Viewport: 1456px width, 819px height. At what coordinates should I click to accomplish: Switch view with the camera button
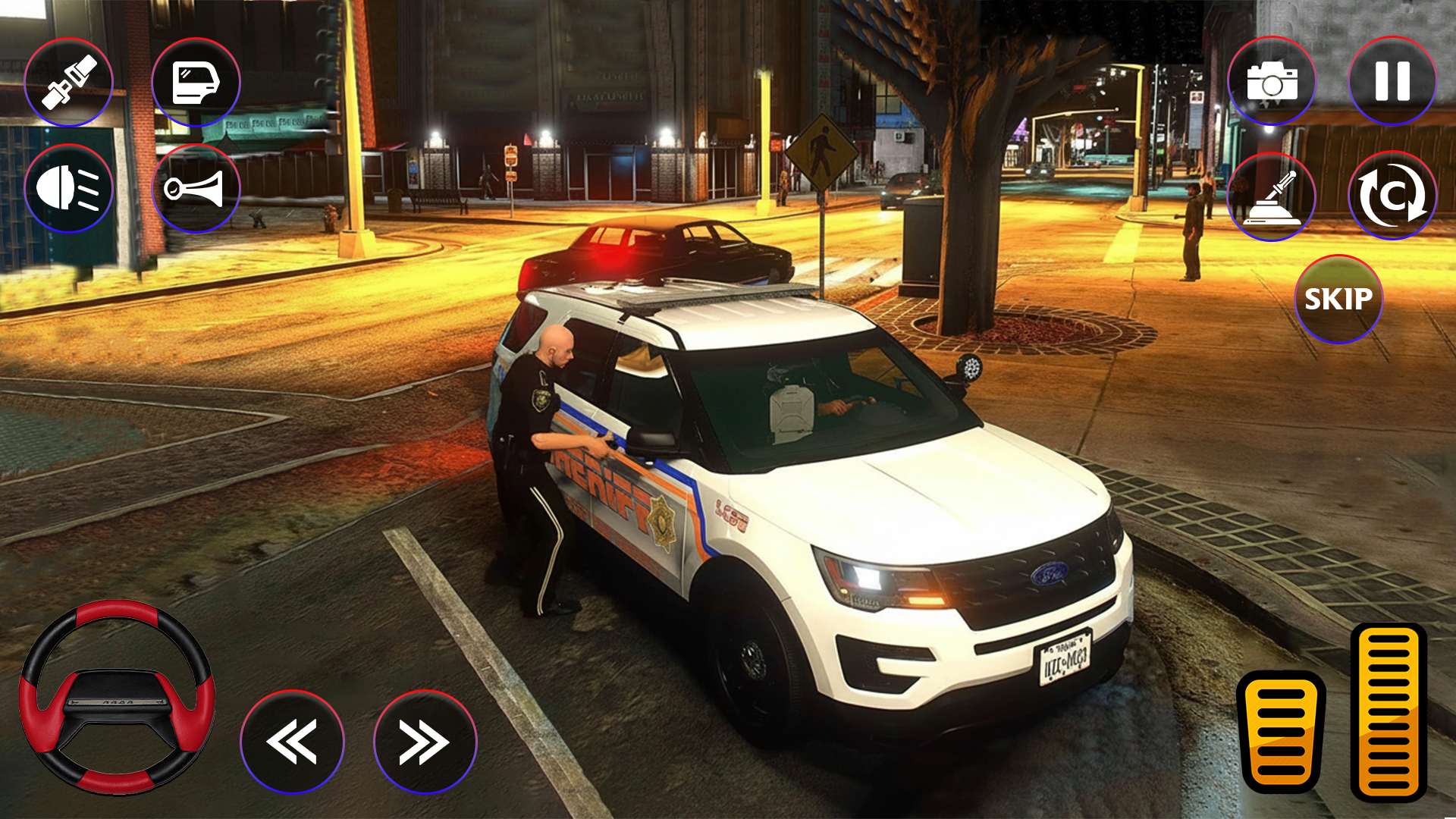pyautogui.click(x=1272, y=81)
